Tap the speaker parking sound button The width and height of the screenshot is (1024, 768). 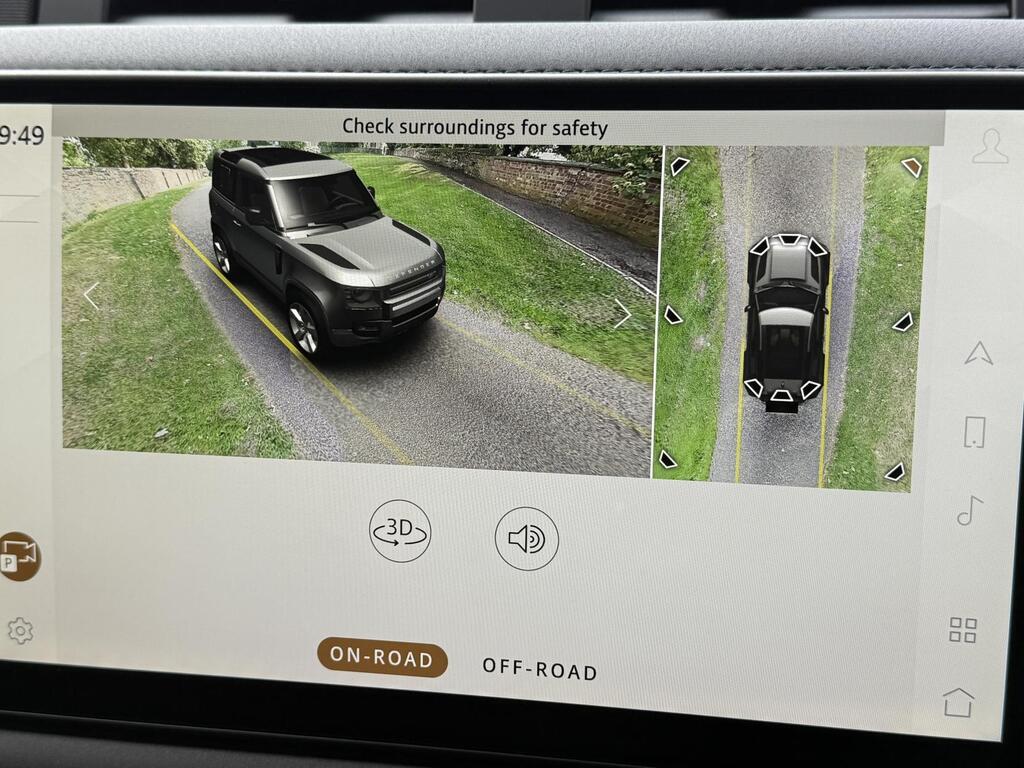527,539
